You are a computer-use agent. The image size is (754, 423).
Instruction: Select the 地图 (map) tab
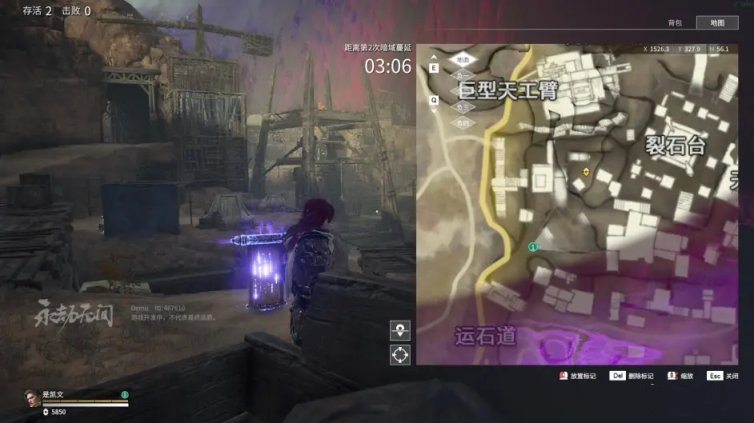tap(717, 22)
